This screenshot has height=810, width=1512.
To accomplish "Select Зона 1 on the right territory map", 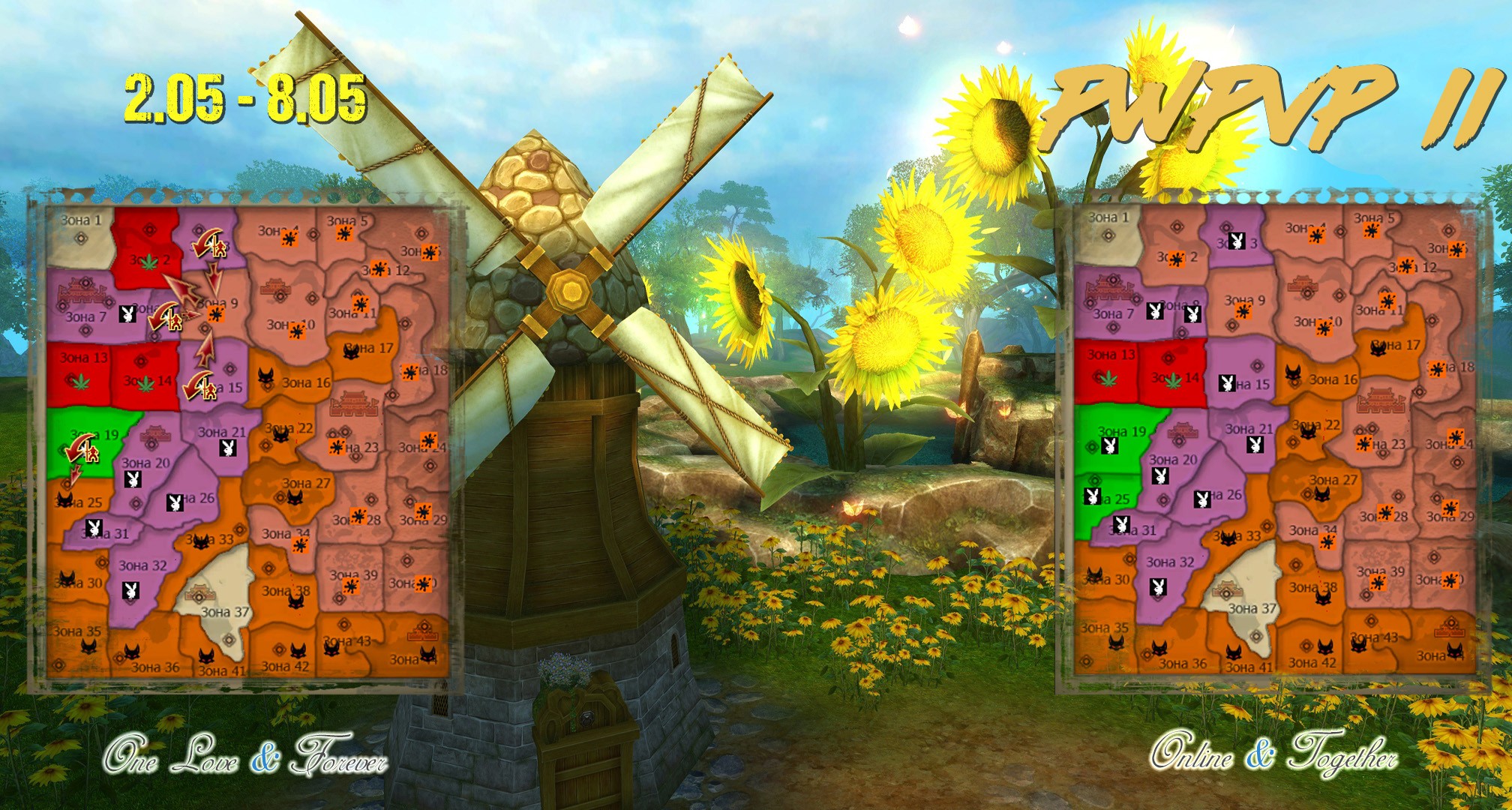I will tap(1108, 226).
